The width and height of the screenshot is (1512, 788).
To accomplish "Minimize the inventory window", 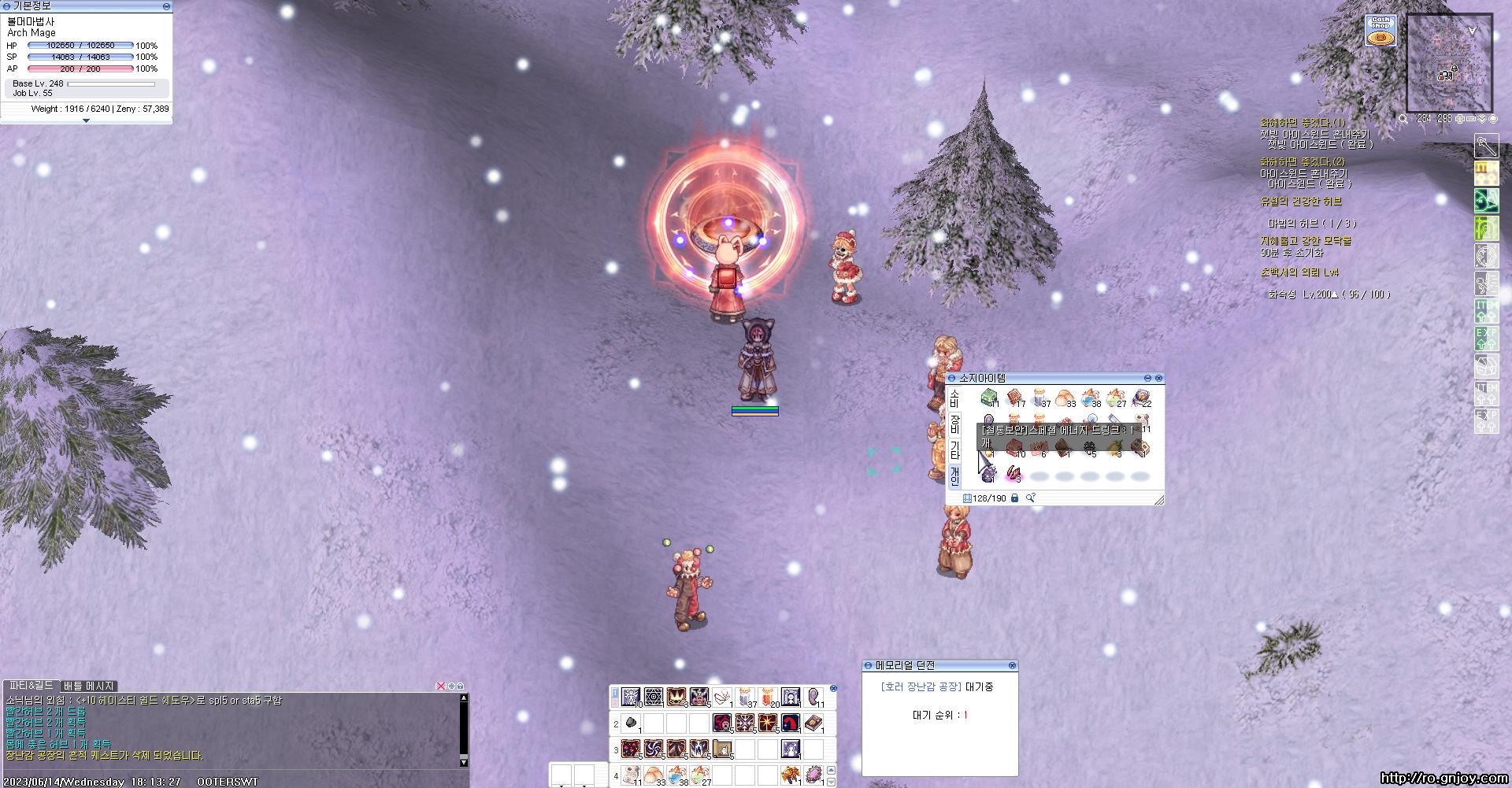I will (1147, 379).
